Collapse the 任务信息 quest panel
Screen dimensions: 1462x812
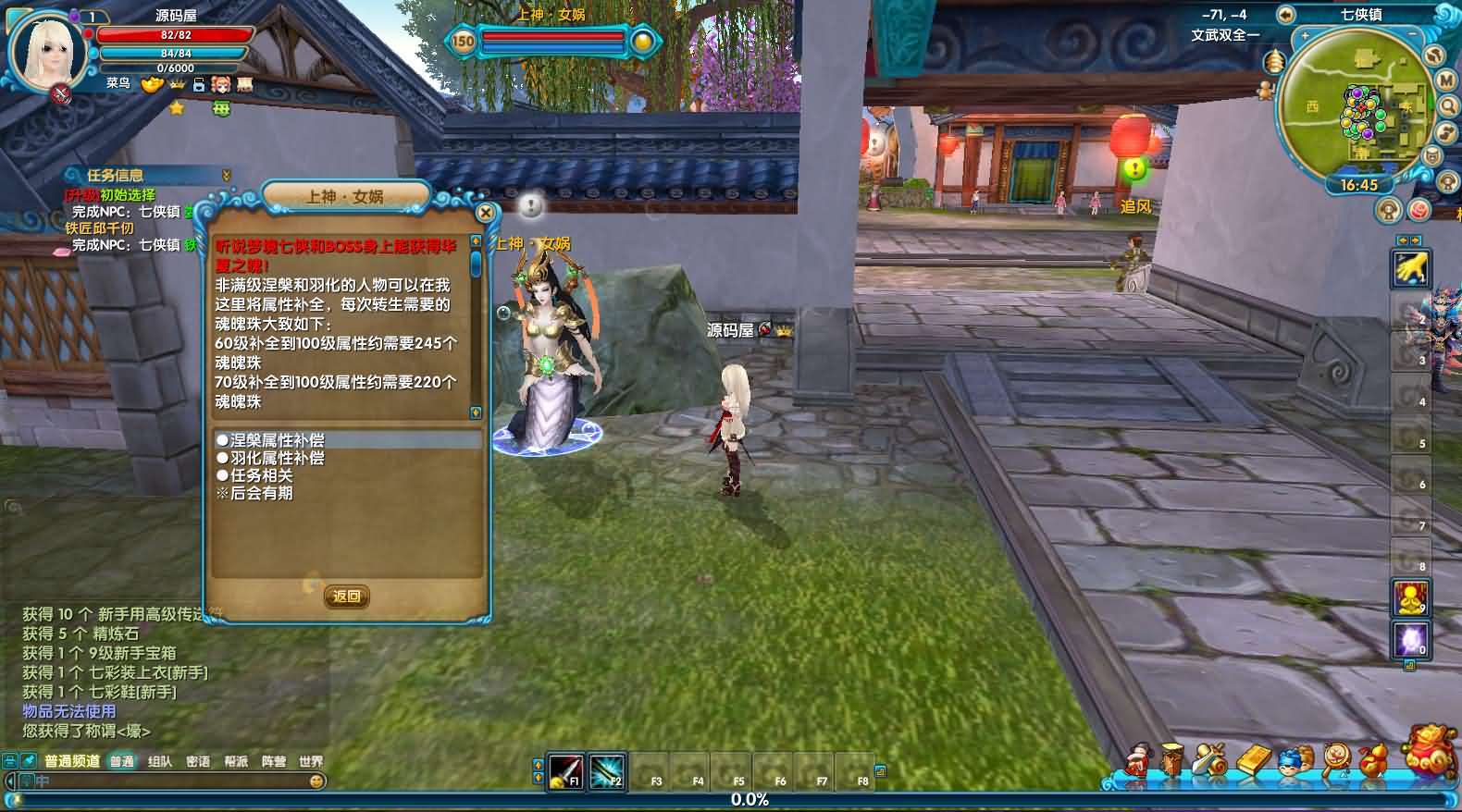[225, 172]
